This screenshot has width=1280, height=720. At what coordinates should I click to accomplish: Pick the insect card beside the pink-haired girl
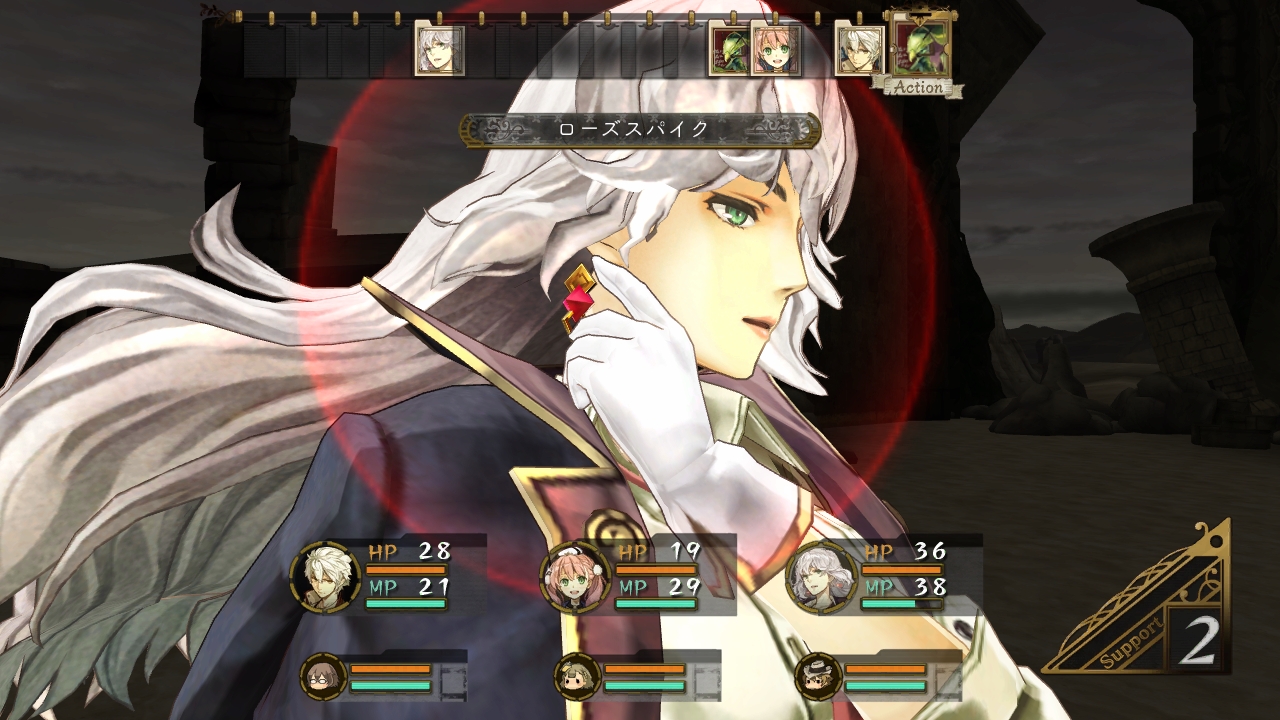[x=727, y=52]
